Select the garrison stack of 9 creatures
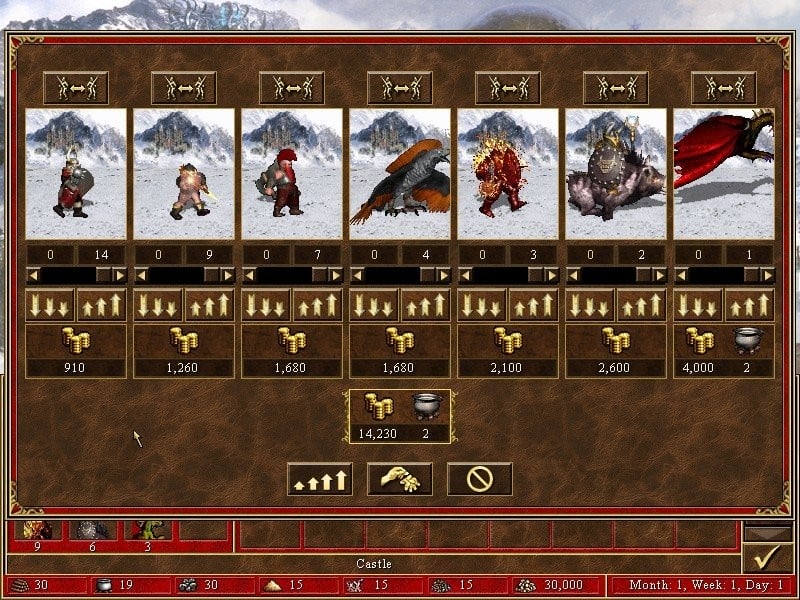 (37, 531)
